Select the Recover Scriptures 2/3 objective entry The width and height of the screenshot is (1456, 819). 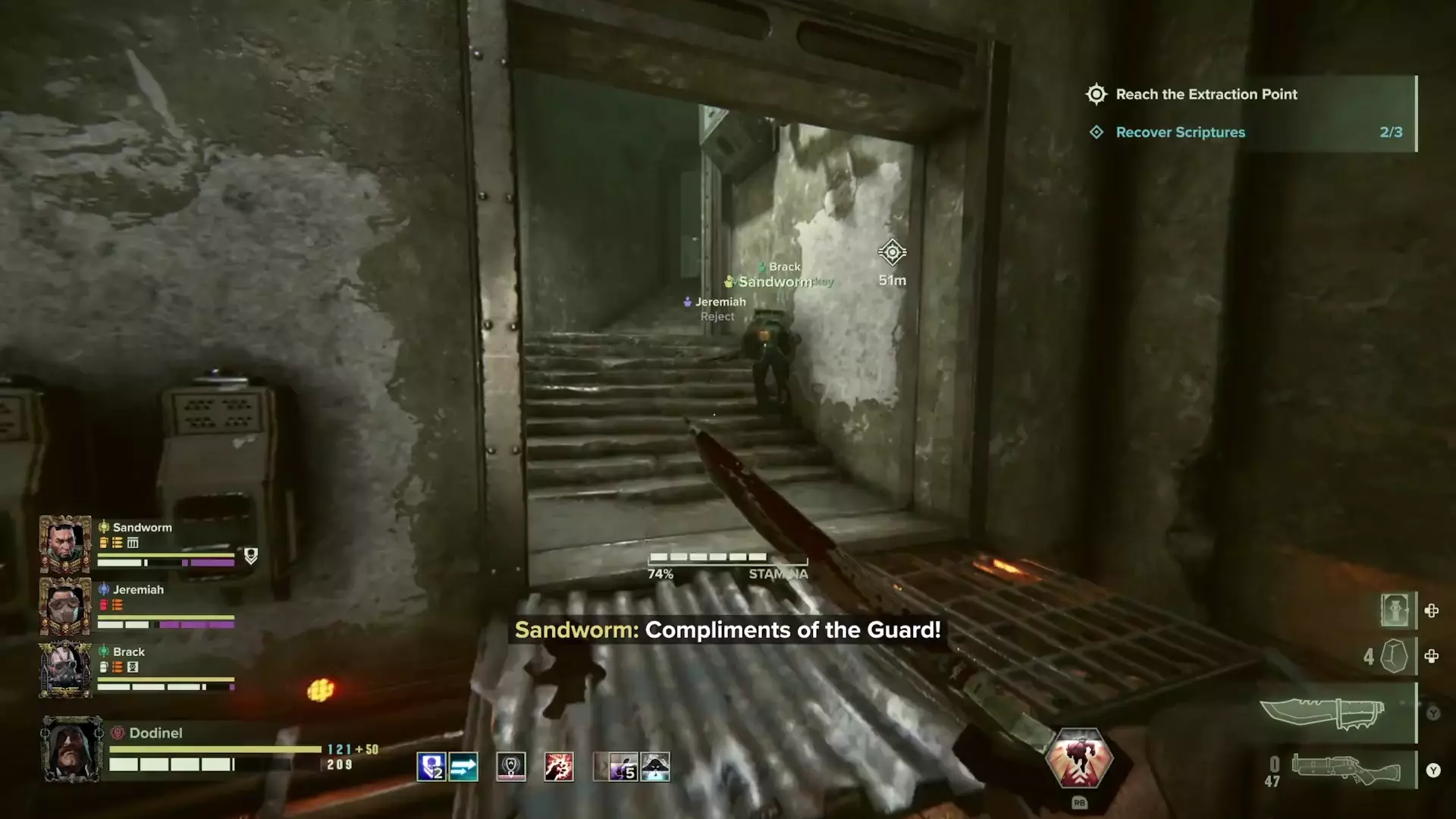1179,132
